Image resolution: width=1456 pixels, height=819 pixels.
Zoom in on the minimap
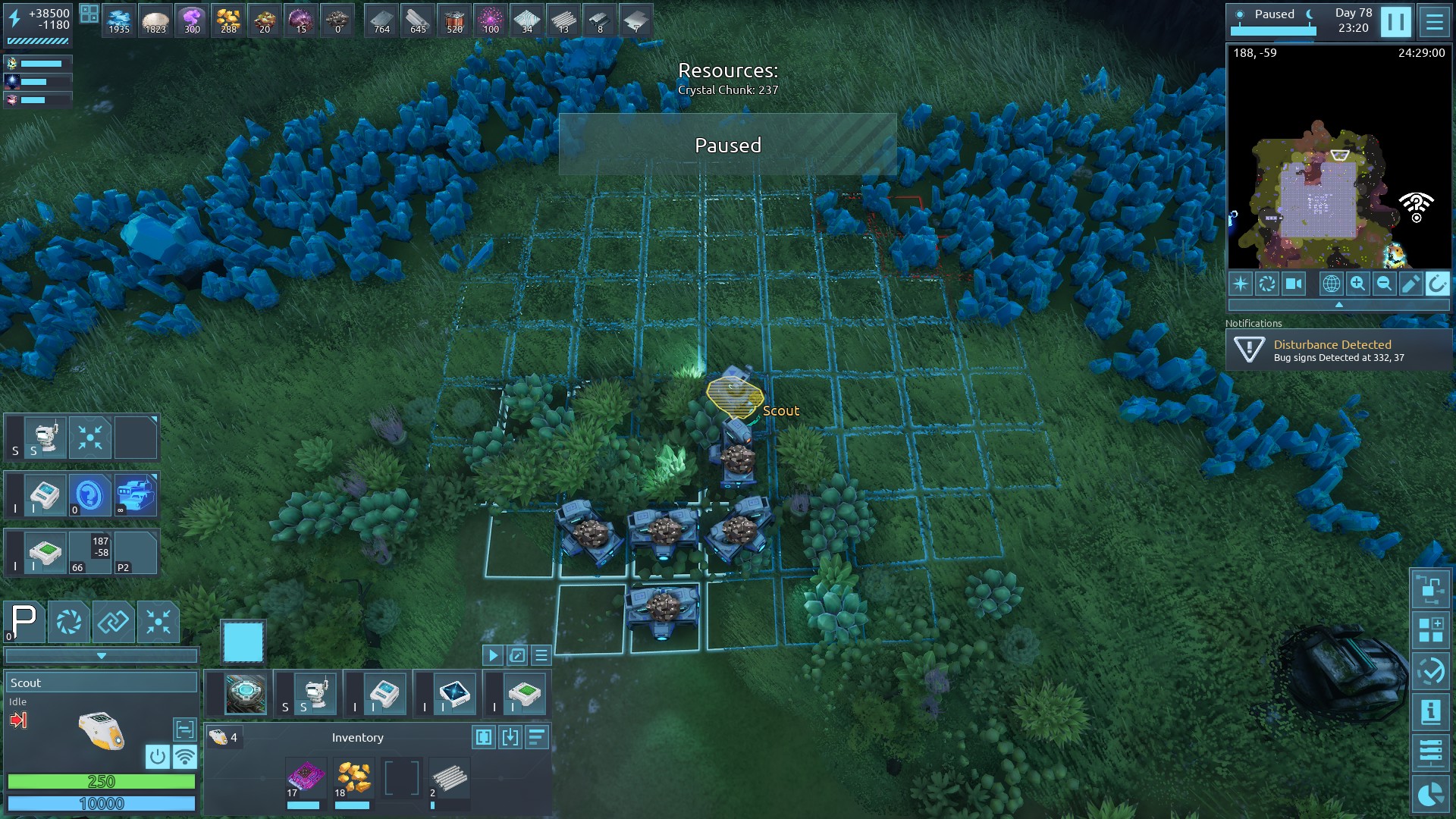pos(1357,284)
